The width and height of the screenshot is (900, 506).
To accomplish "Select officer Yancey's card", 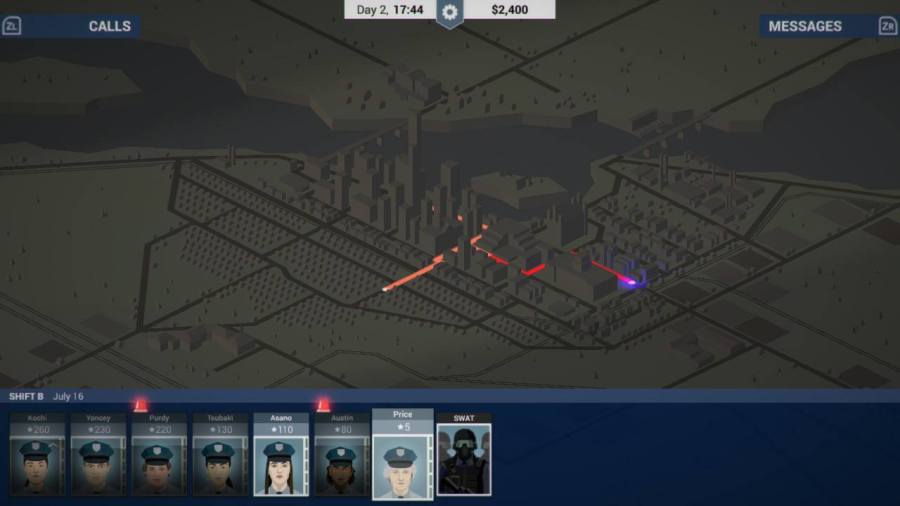I will pyautogui.click(x=98, y=455).
